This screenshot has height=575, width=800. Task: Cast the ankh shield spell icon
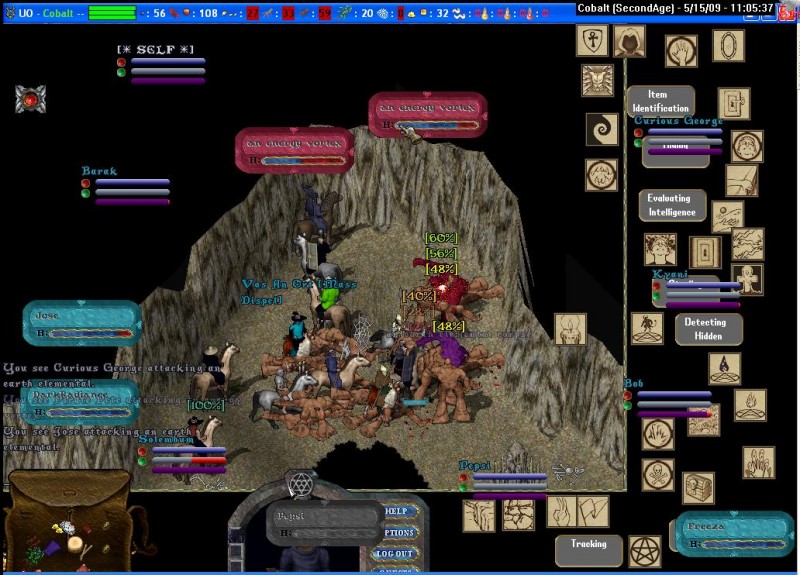592,41
